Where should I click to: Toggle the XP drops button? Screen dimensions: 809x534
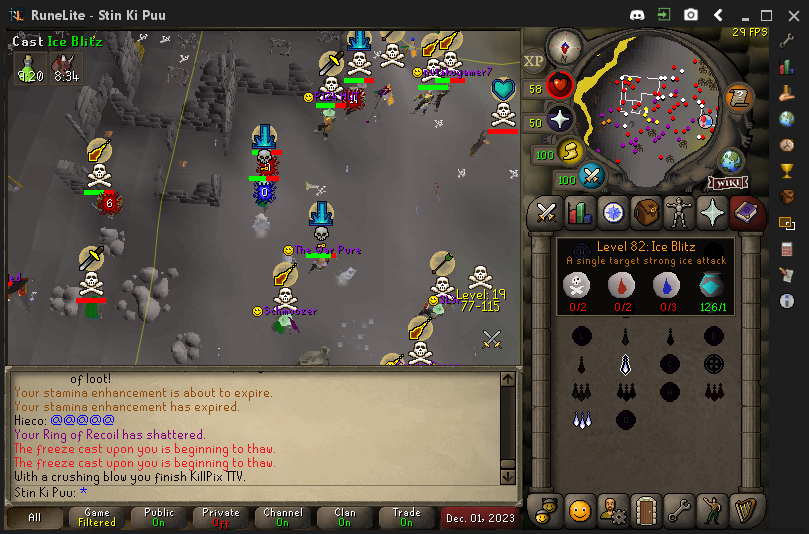point(533,60)
